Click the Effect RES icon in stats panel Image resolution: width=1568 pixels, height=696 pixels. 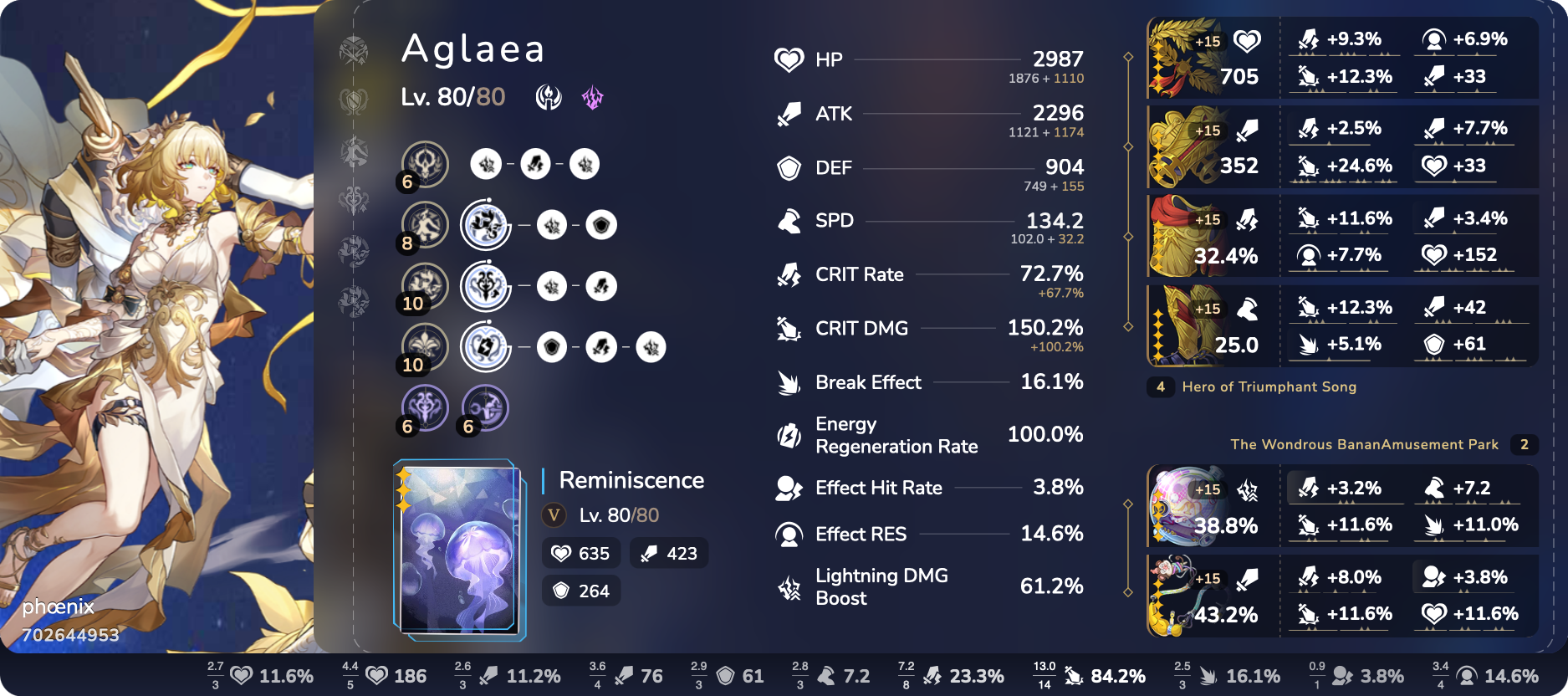click(787, 534)
